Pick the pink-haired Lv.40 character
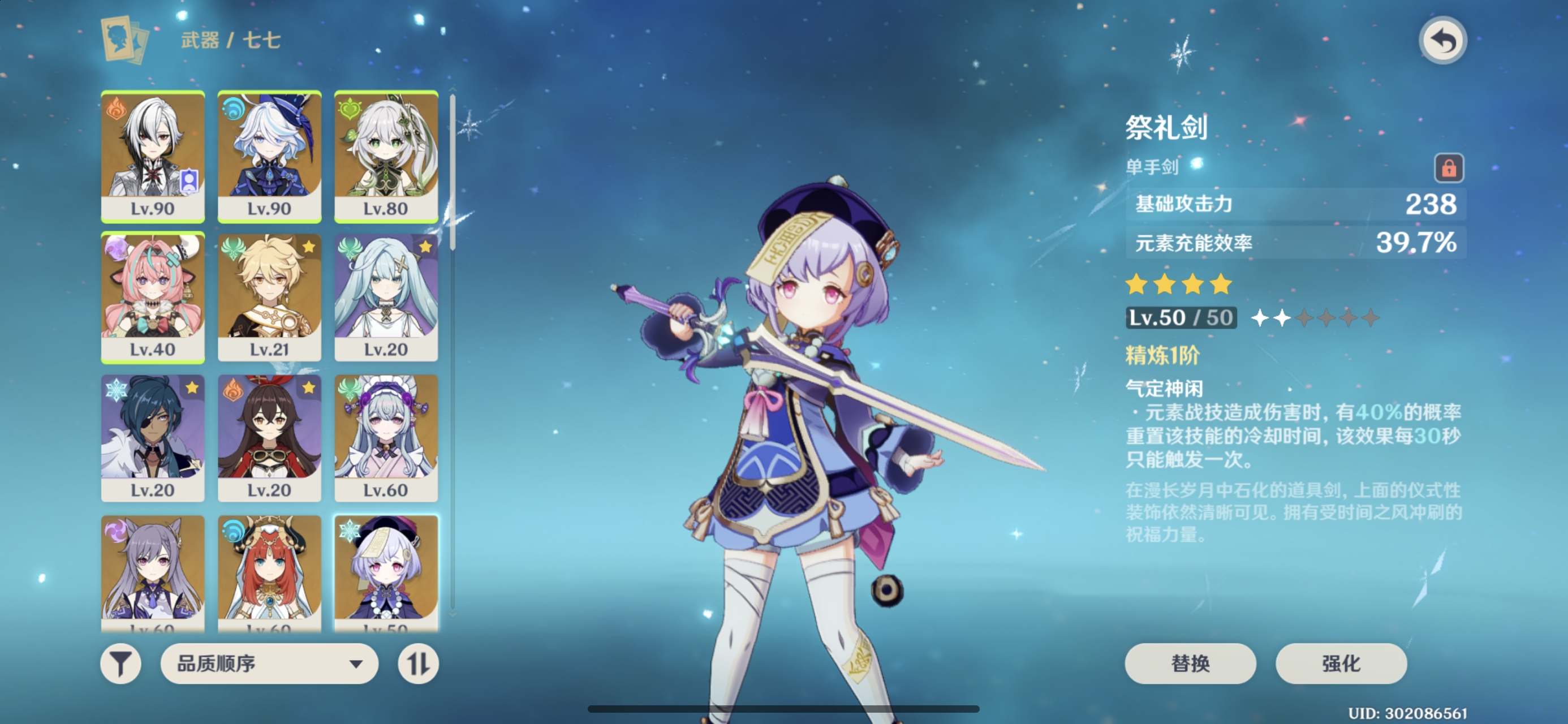 pyautogui.click(x=153, y=296)
